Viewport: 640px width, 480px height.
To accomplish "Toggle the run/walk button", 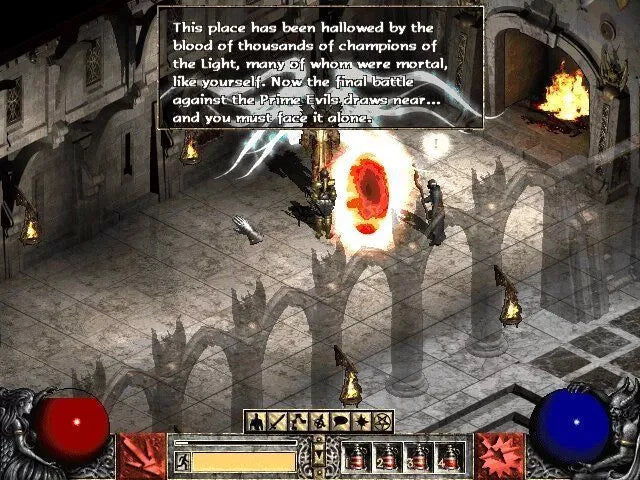I will (183, 461).
